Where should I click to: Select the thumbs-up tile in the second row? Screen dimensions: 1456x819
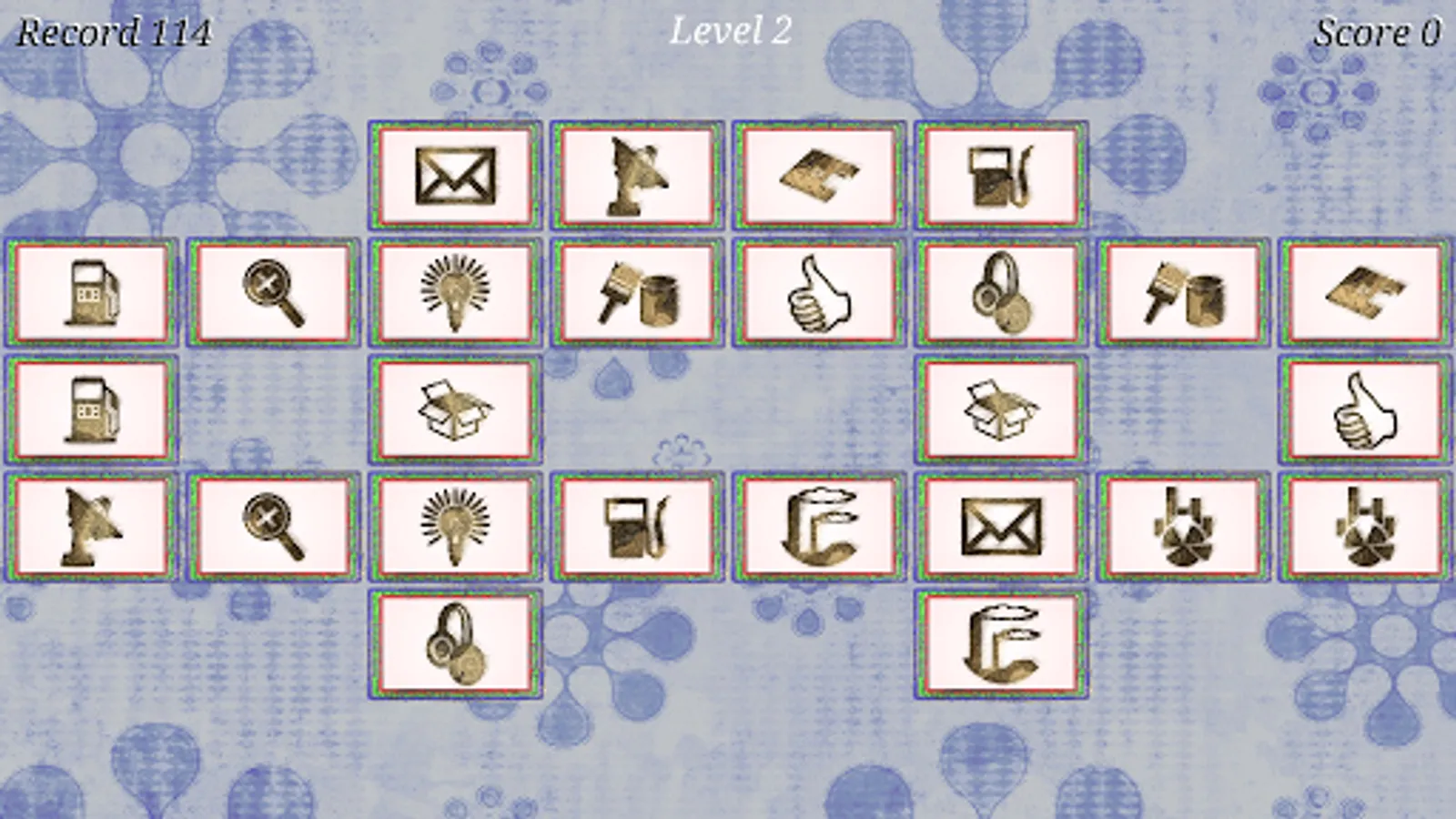click(x=819, y=293)
